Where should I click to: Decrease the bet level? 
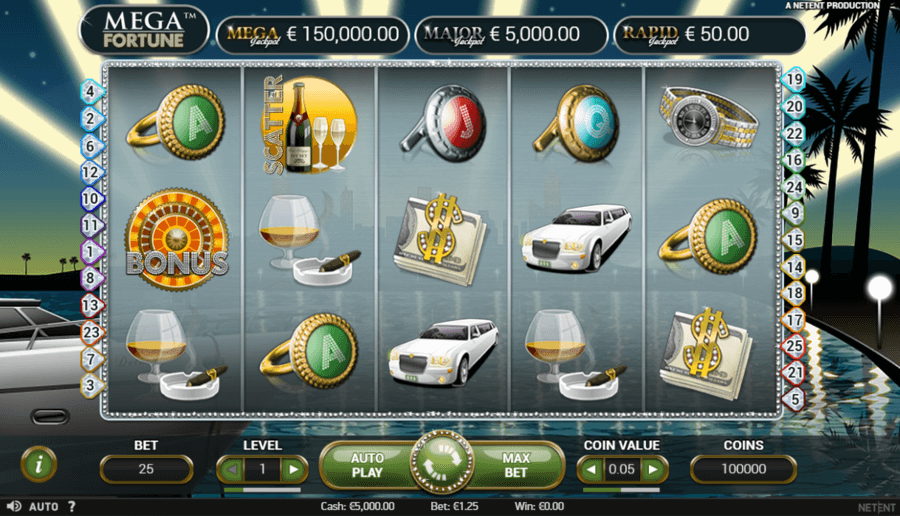pyautogui.click(x=232, y=469)
